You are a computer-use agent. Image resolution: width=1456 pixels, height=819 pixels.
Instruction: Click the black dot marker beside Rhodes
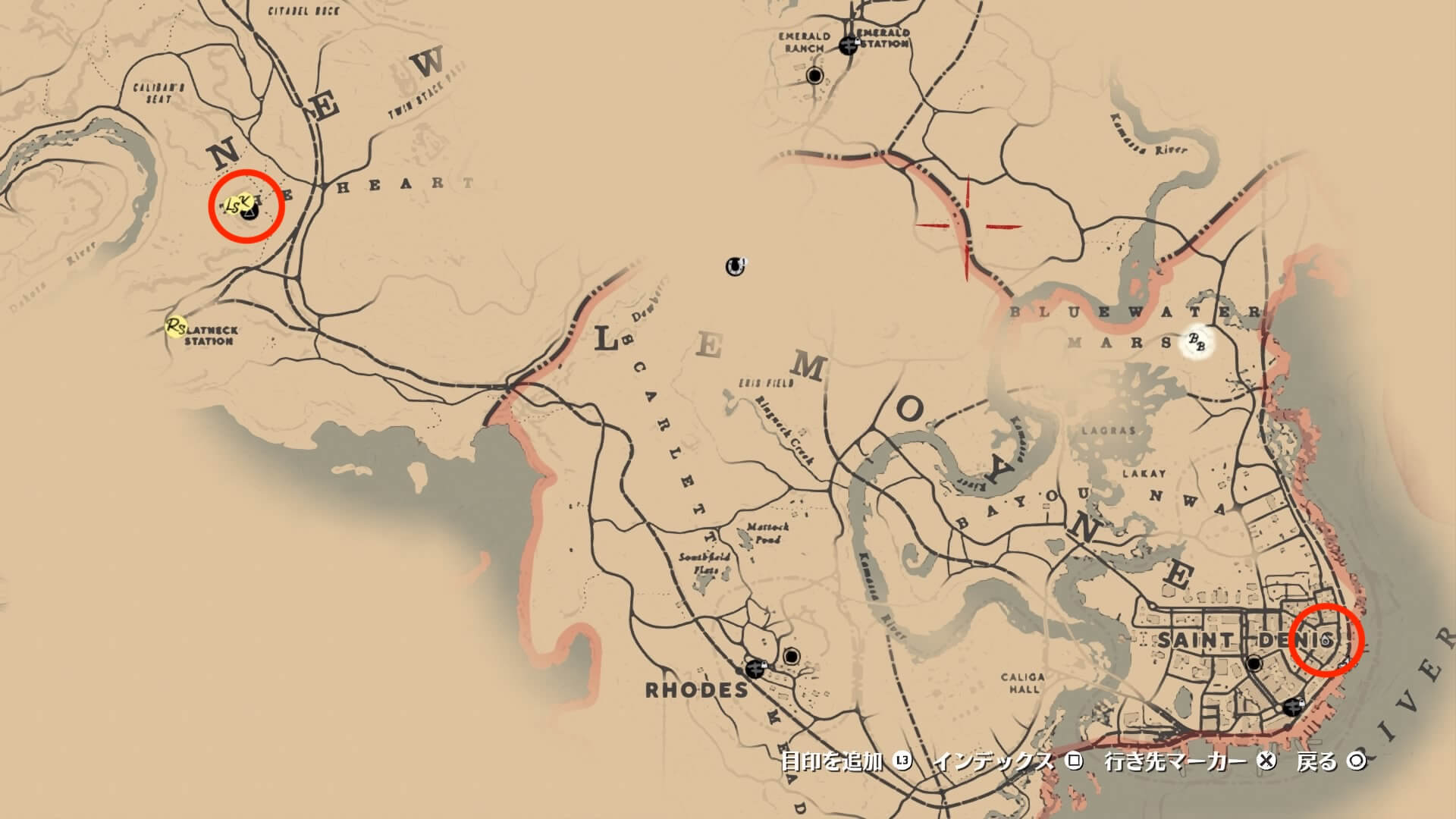coord(792,656)
